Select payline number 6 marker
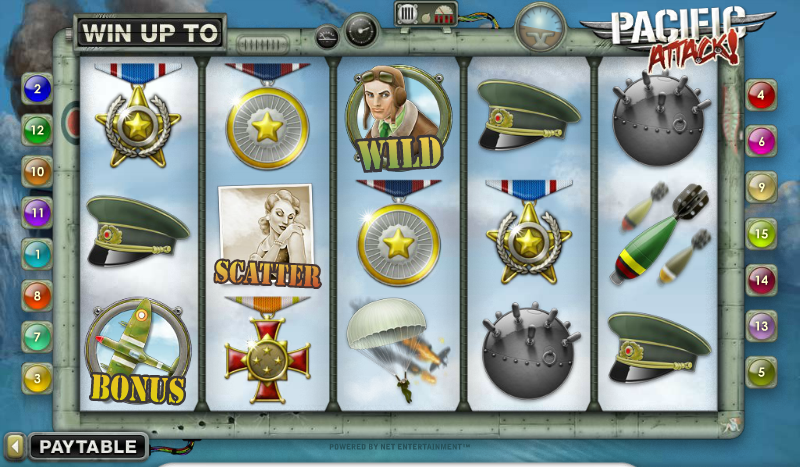The image size is (800, 467). click(x=761, y=142)
